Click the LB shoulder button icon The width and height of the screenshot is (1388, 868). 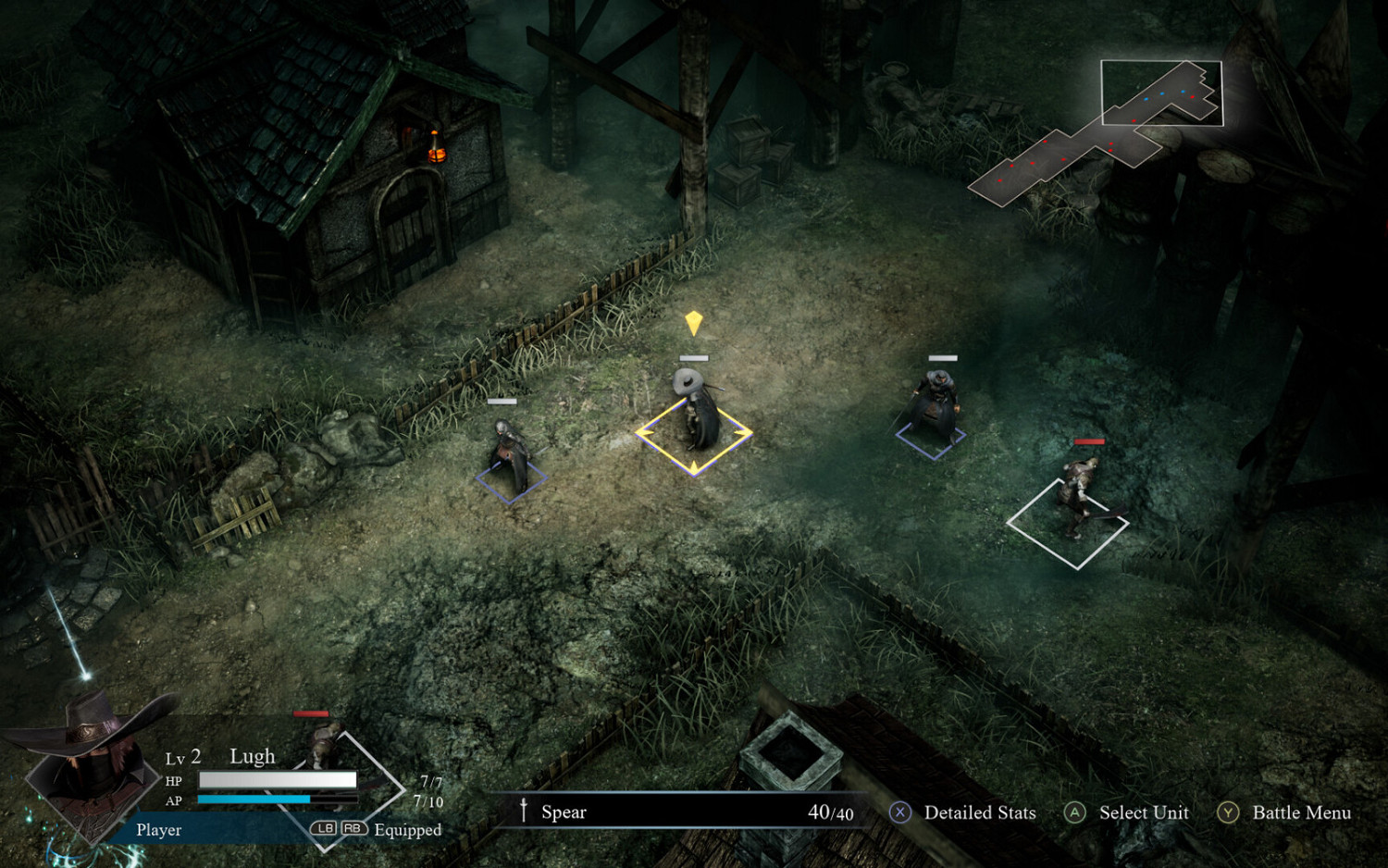322,829
